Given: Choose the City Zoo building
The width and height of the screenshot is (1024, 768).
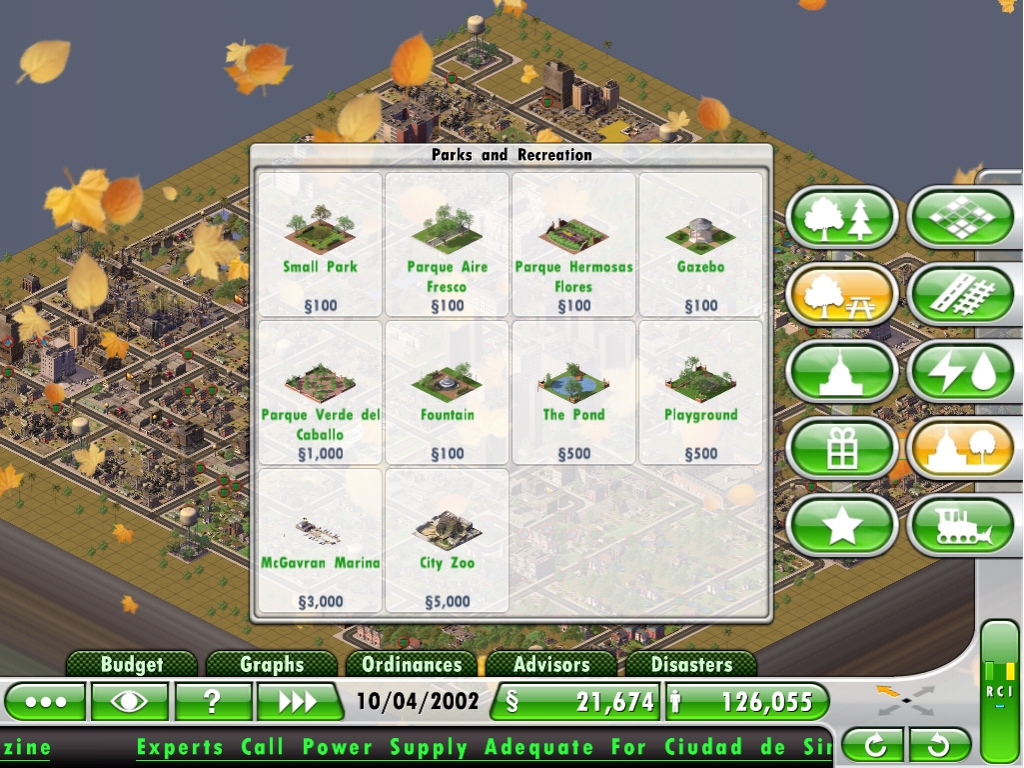Looking at the screenshot, I should click(x=447, y=541).
